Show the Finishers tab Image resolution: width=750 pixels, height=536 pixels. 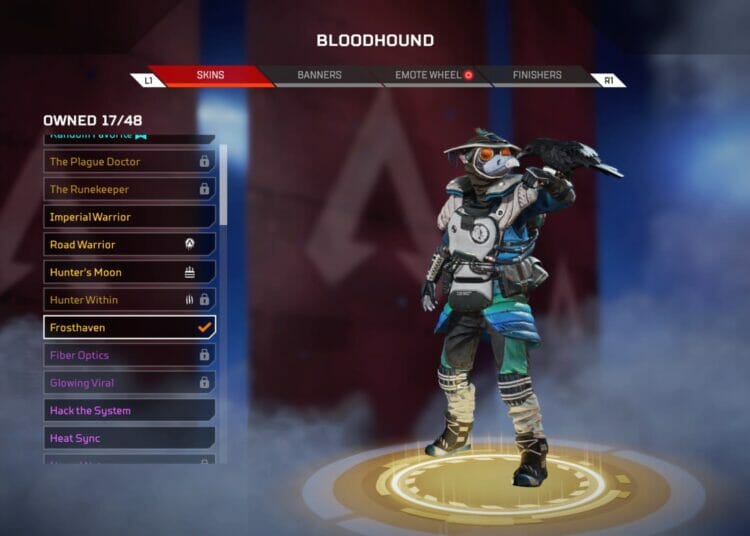(538, 75)
